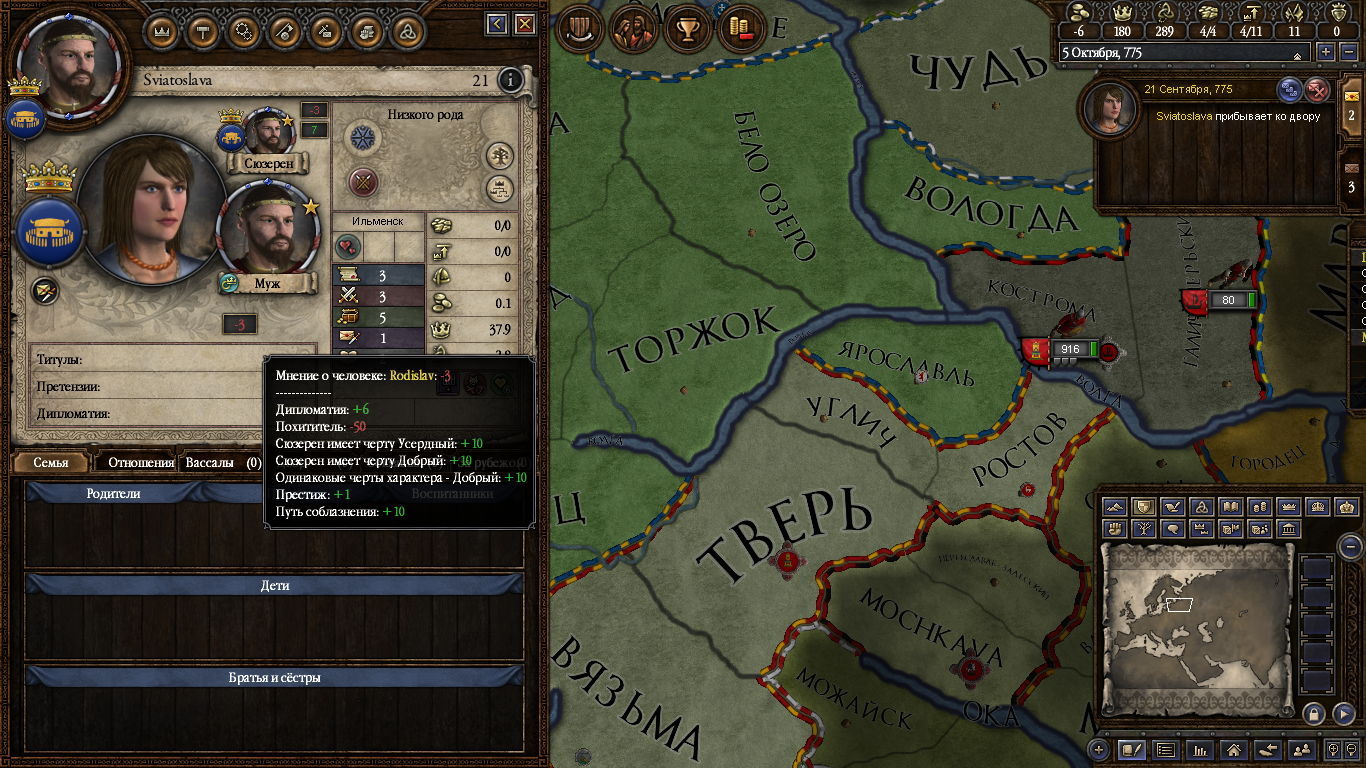Expand the Братья и сёстры section header
The image size is (1366, 768).
click(274, 677)
